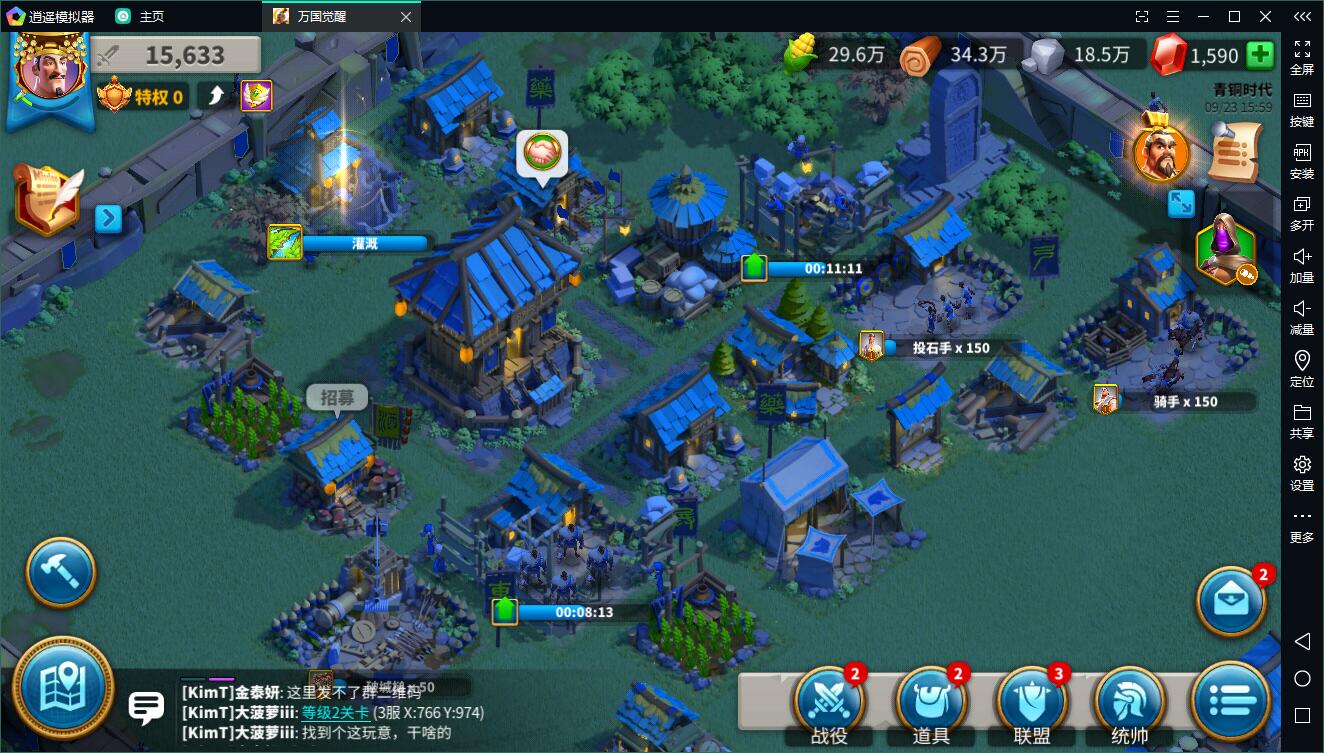
Task: Tap the 招募 recruit bubble
Action: pos(337,398)
